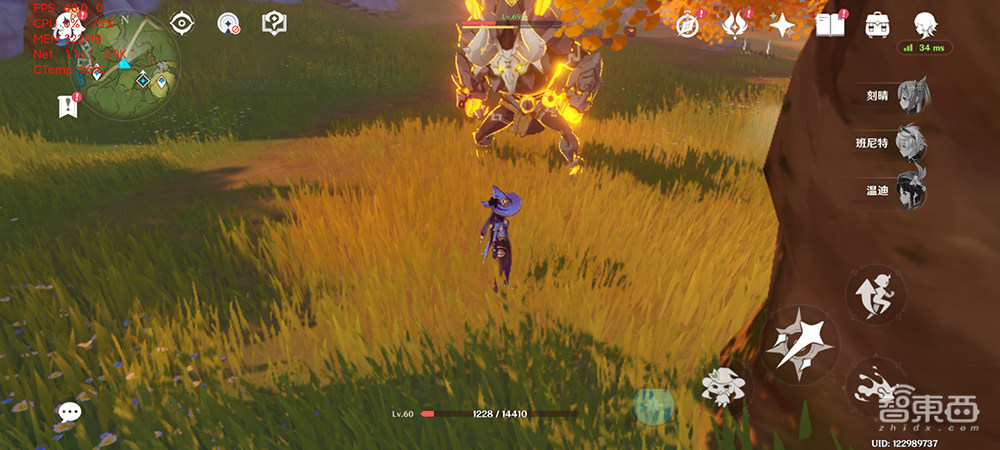1000x450 pixels.
Task: Open the Paimon menu icon
Action: (70, 26)
